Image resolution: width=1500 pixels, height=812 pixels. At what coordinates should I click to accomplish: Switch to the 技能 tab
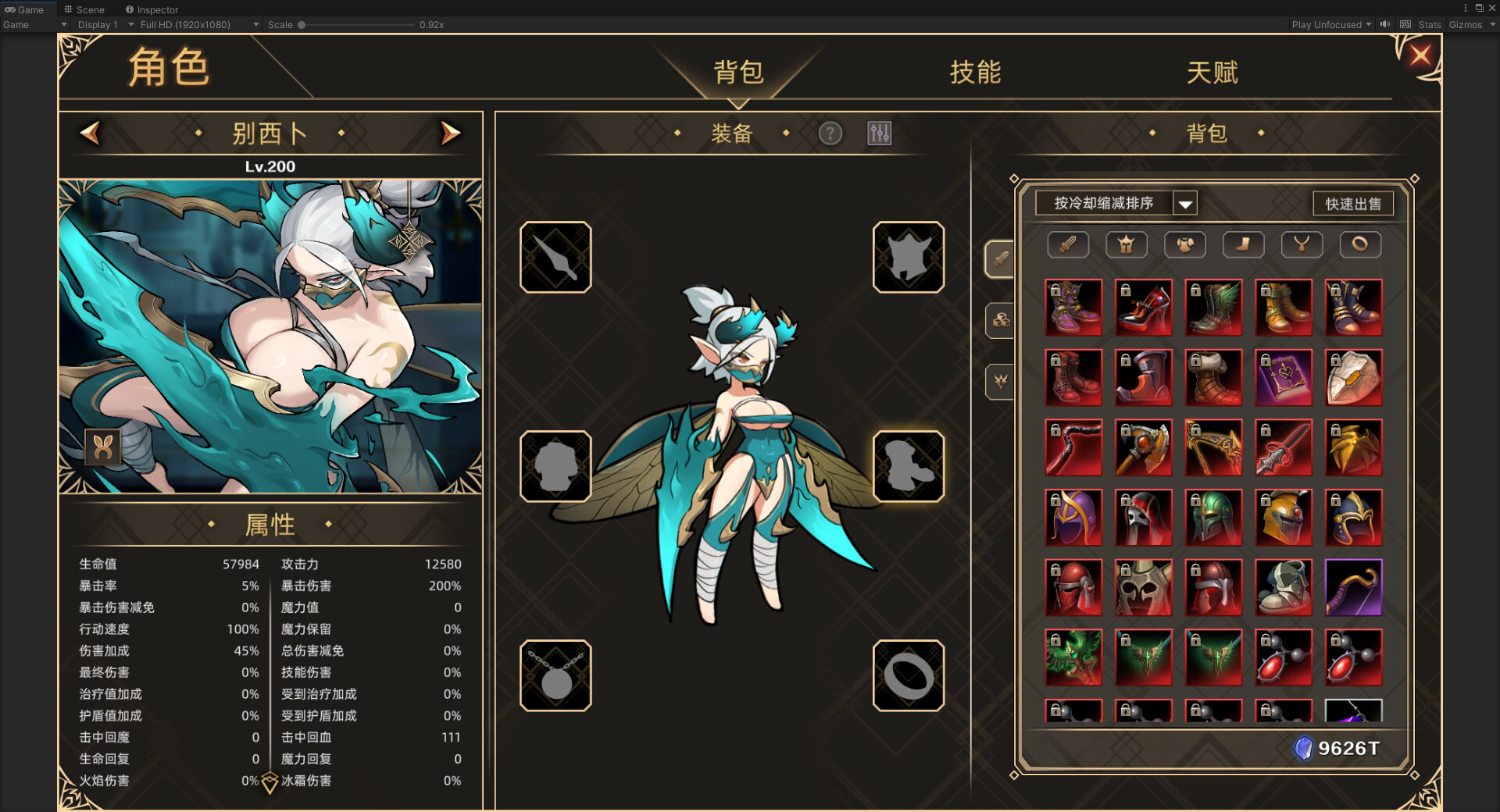tap(974, 72)
